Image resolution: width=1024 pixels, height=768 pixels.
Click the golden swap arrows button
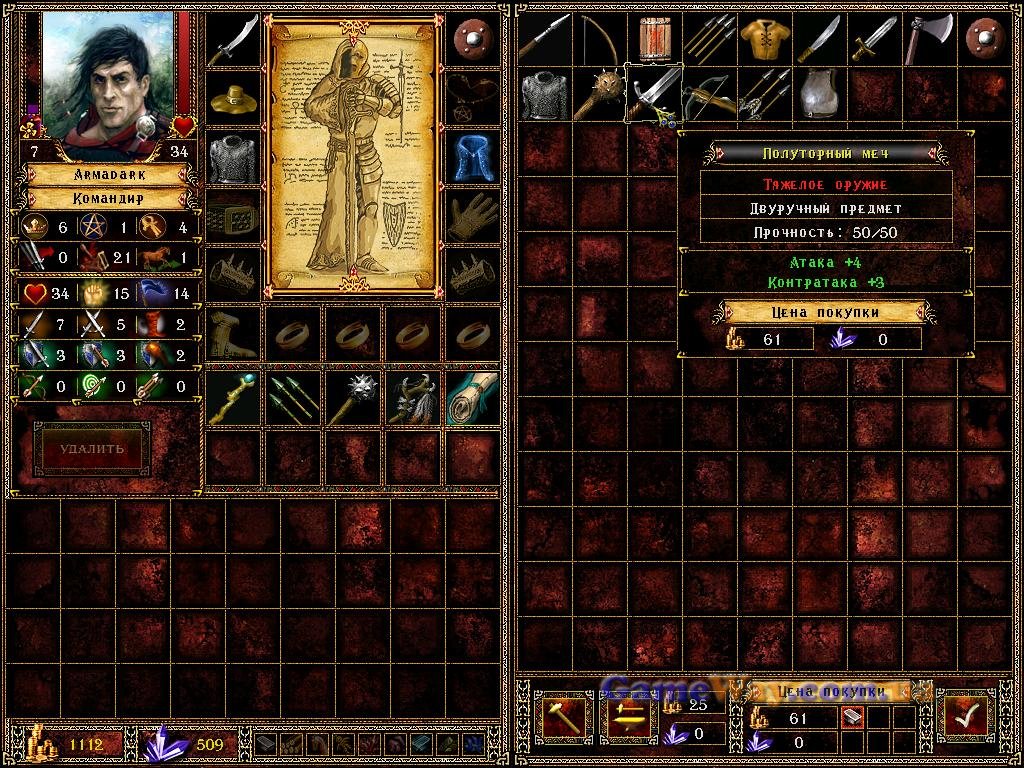click(630, 715)
